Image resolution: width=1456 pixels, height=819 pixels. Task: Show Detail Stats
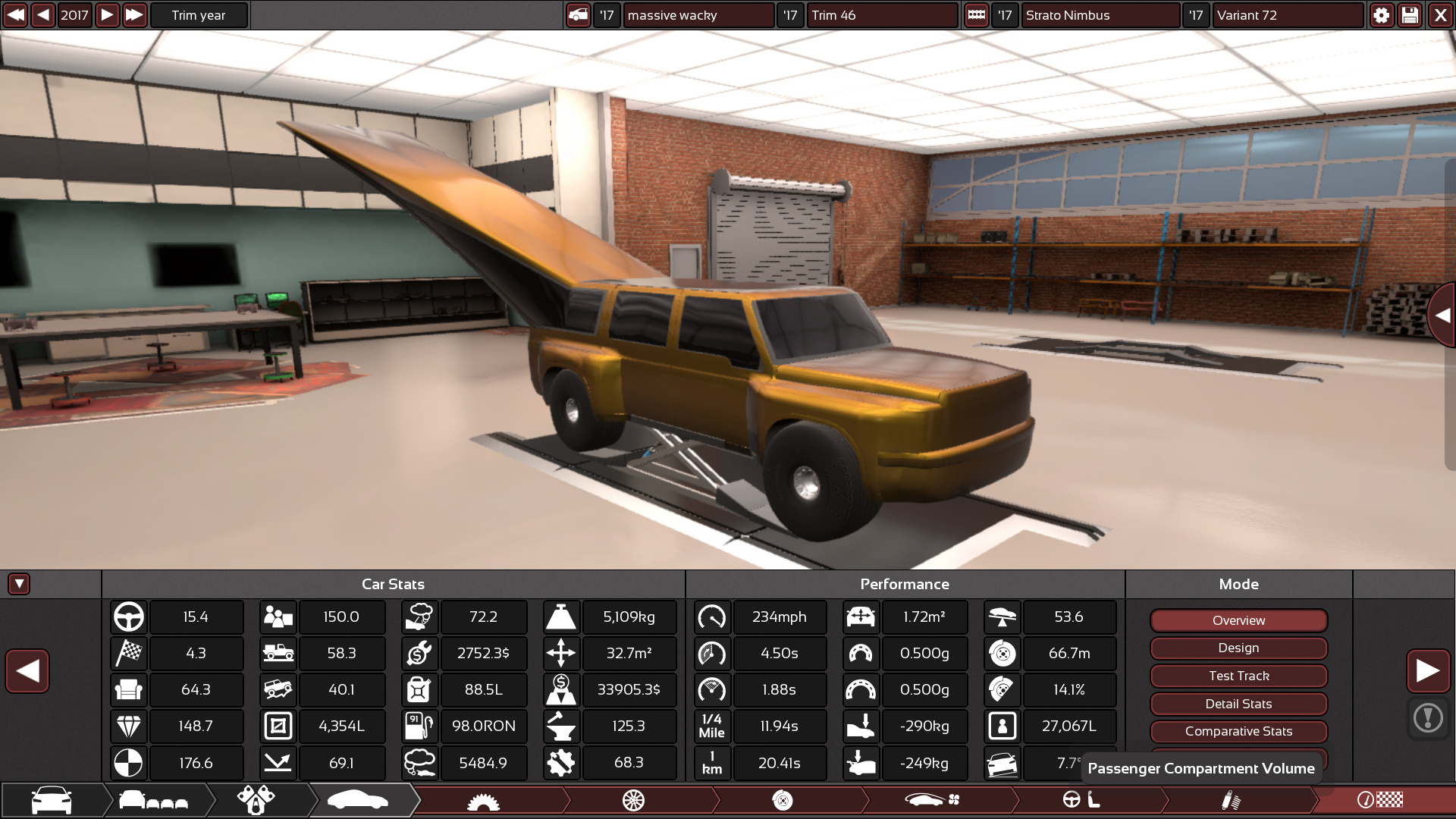(1238, 704)
